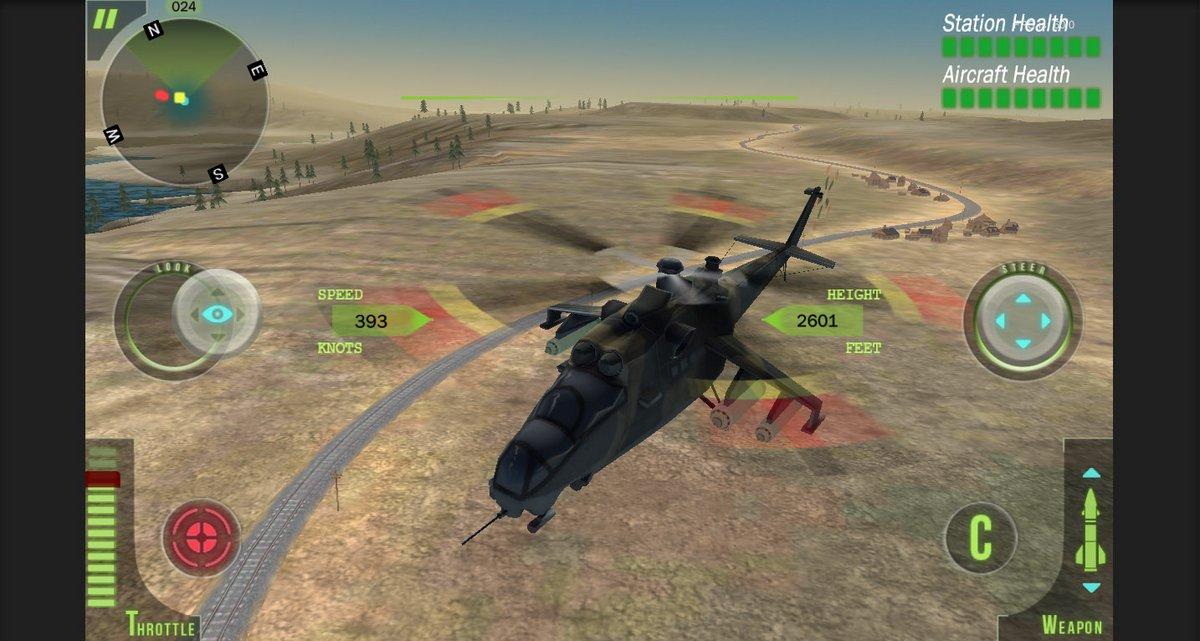Pause the game with the top-left button

click(x=105, y=19)
